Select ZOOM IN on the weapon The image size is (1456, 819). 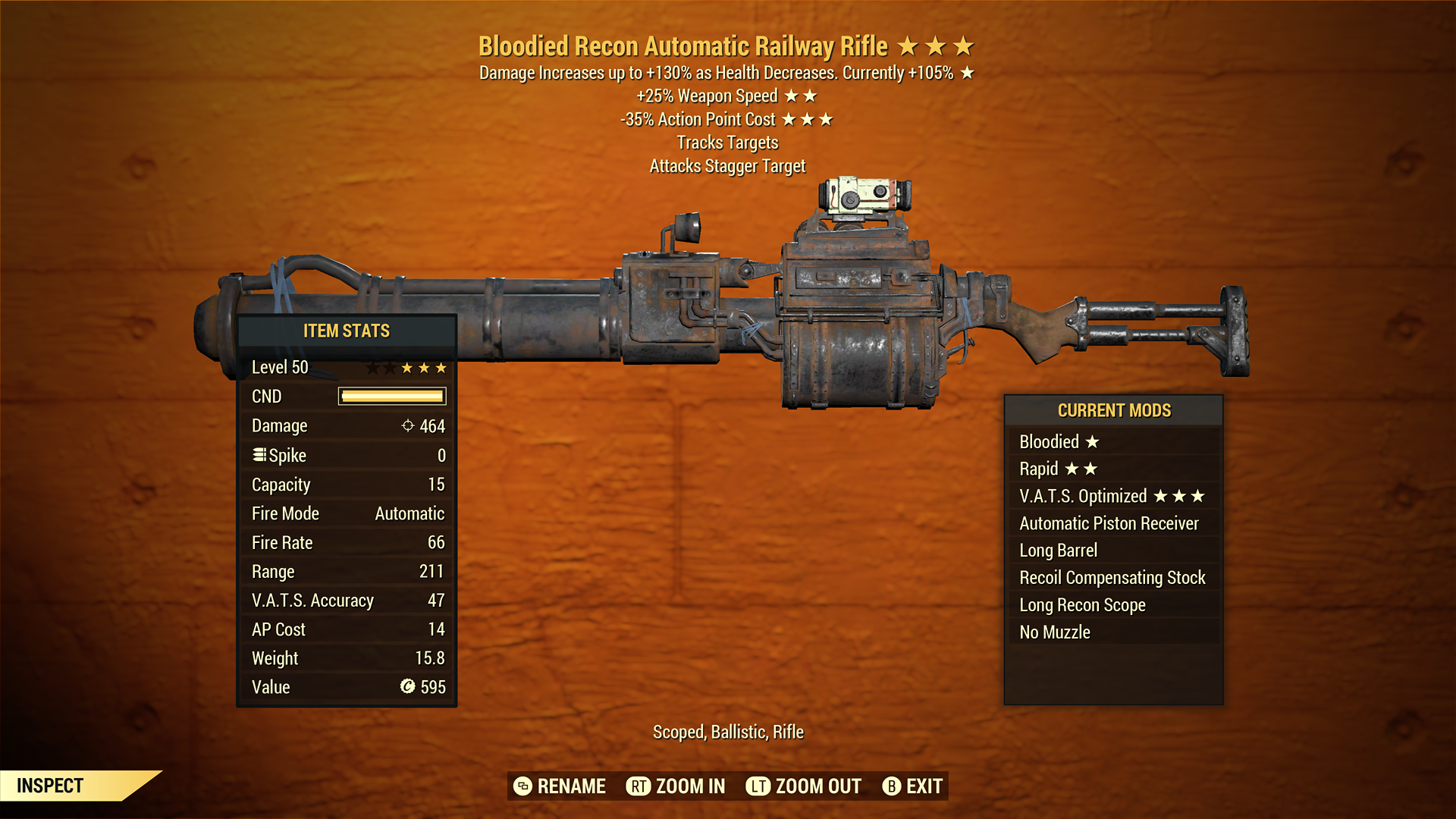(x=676, y=786)
